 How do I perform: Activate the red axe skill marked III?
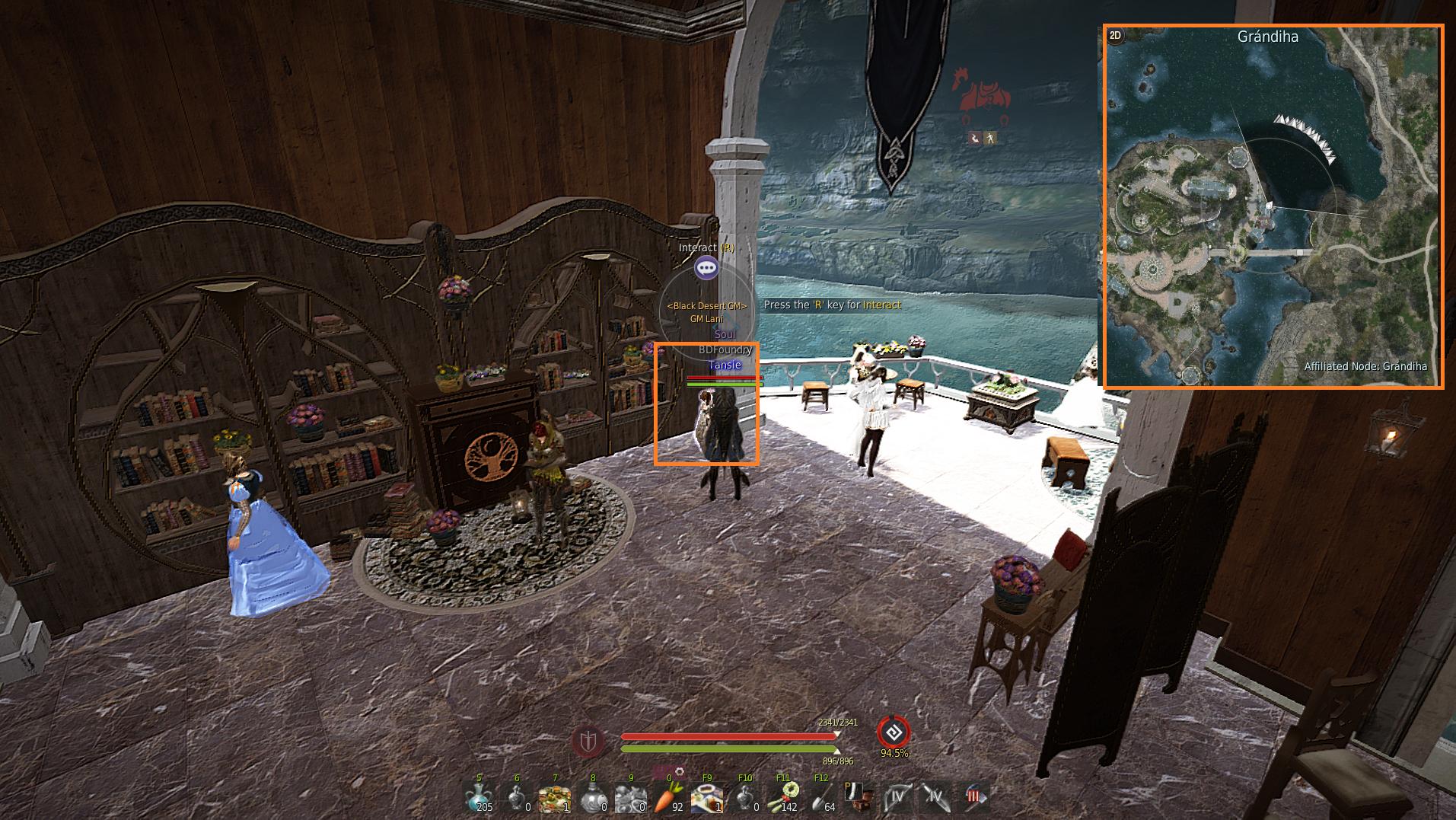click(973, 797)
